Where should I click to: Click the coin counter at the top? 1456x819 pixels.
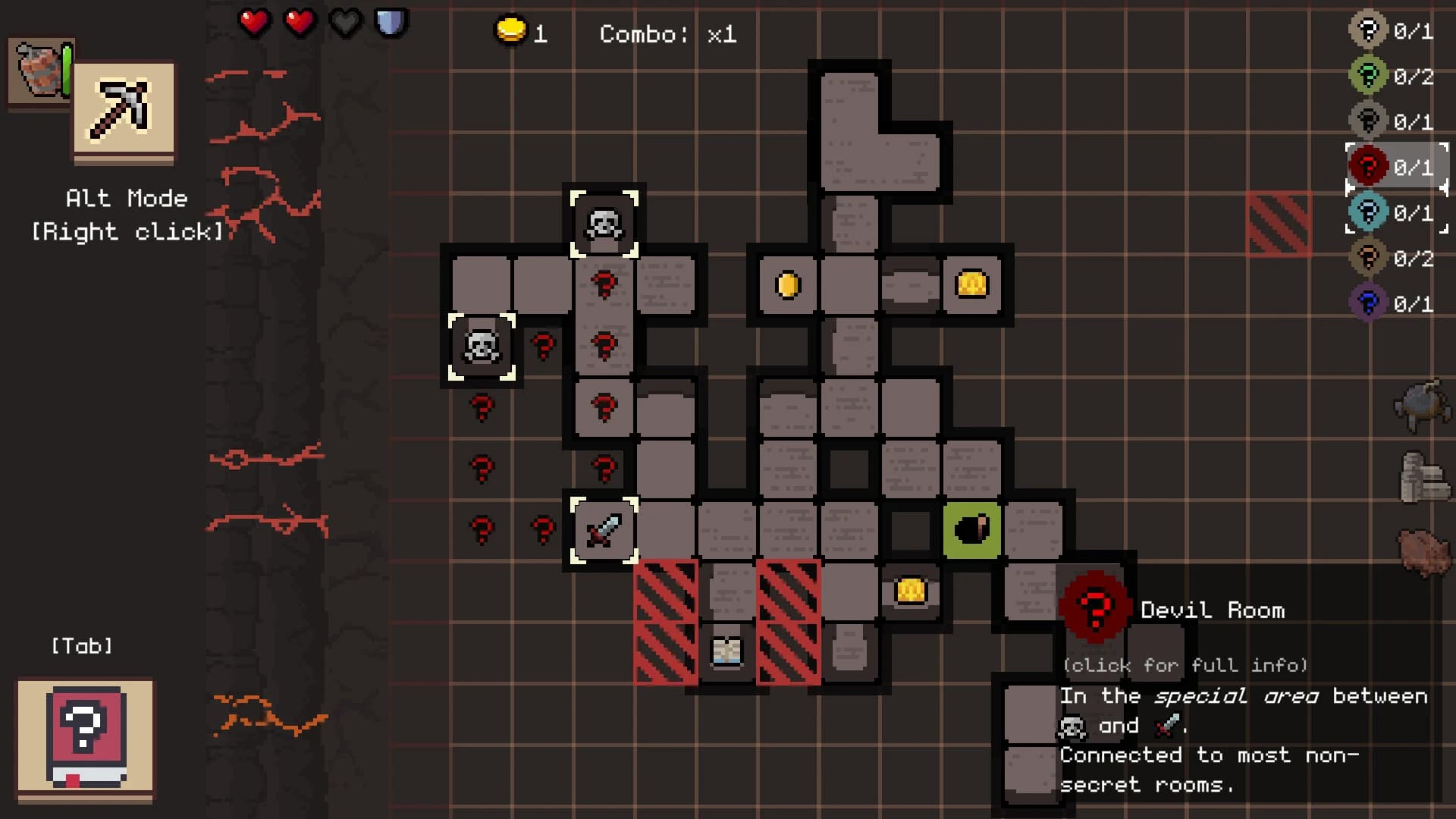523,32
